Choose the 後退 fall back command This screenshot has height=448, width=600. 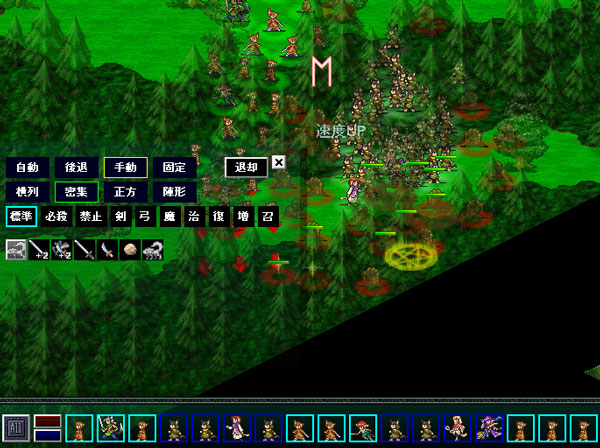tap(76, 167)
